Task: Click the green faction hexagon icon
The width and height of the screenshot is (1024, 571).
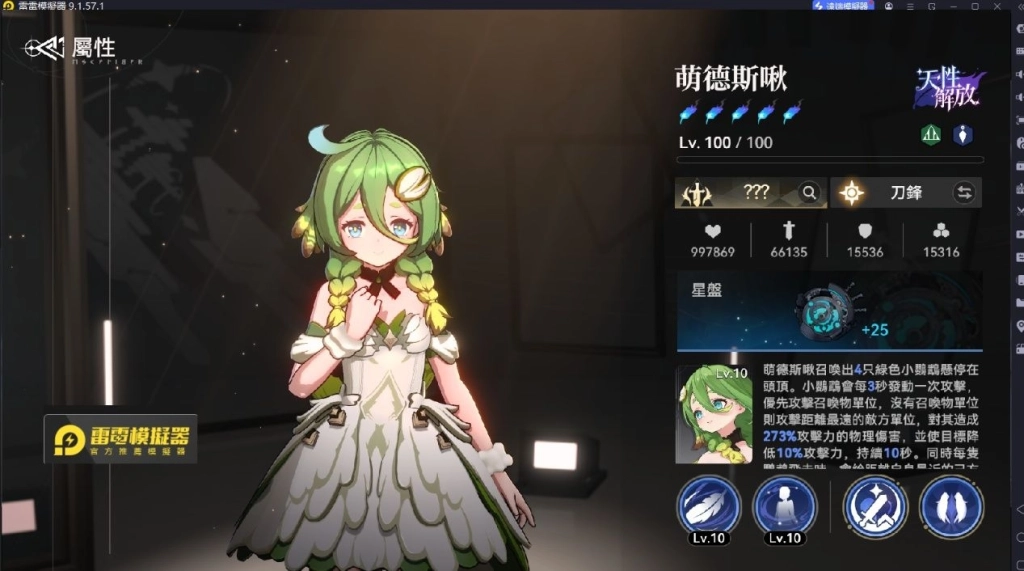Action: click(x=931, y=135)
